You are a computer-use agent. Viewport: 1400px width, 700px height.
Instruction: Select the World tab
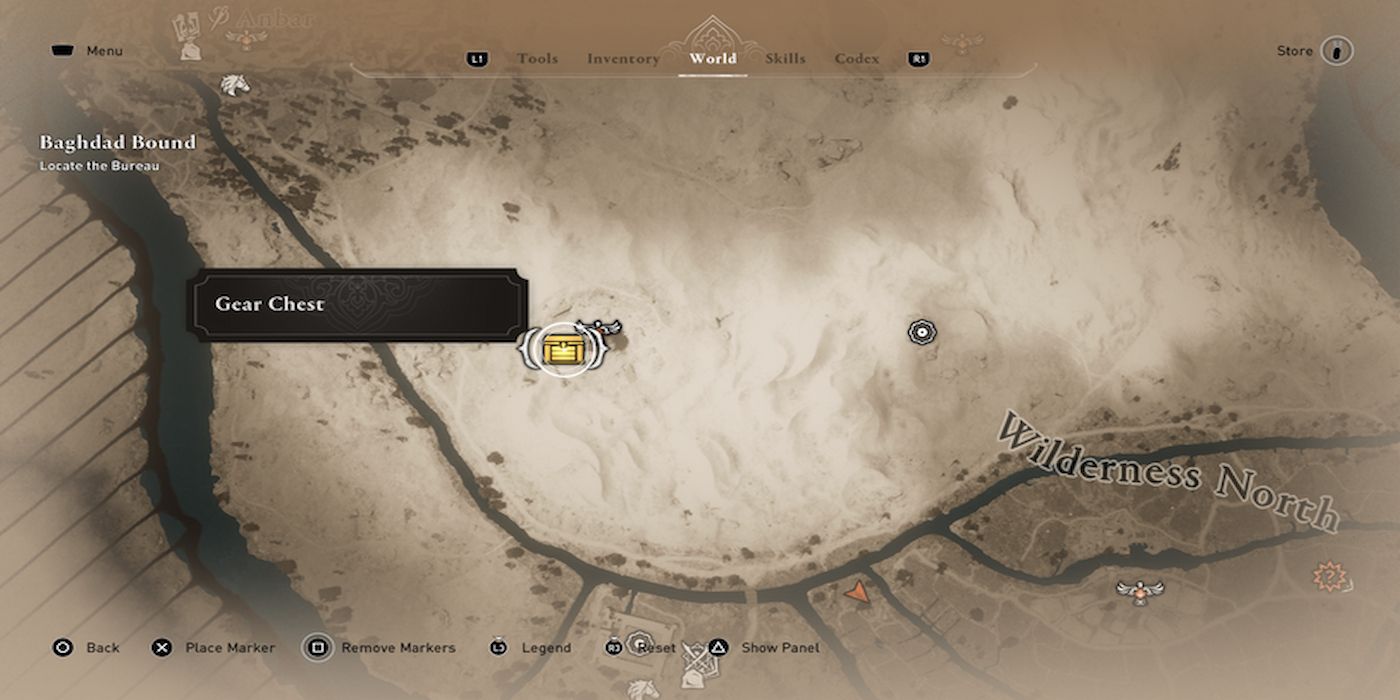[x=713, y=59]
